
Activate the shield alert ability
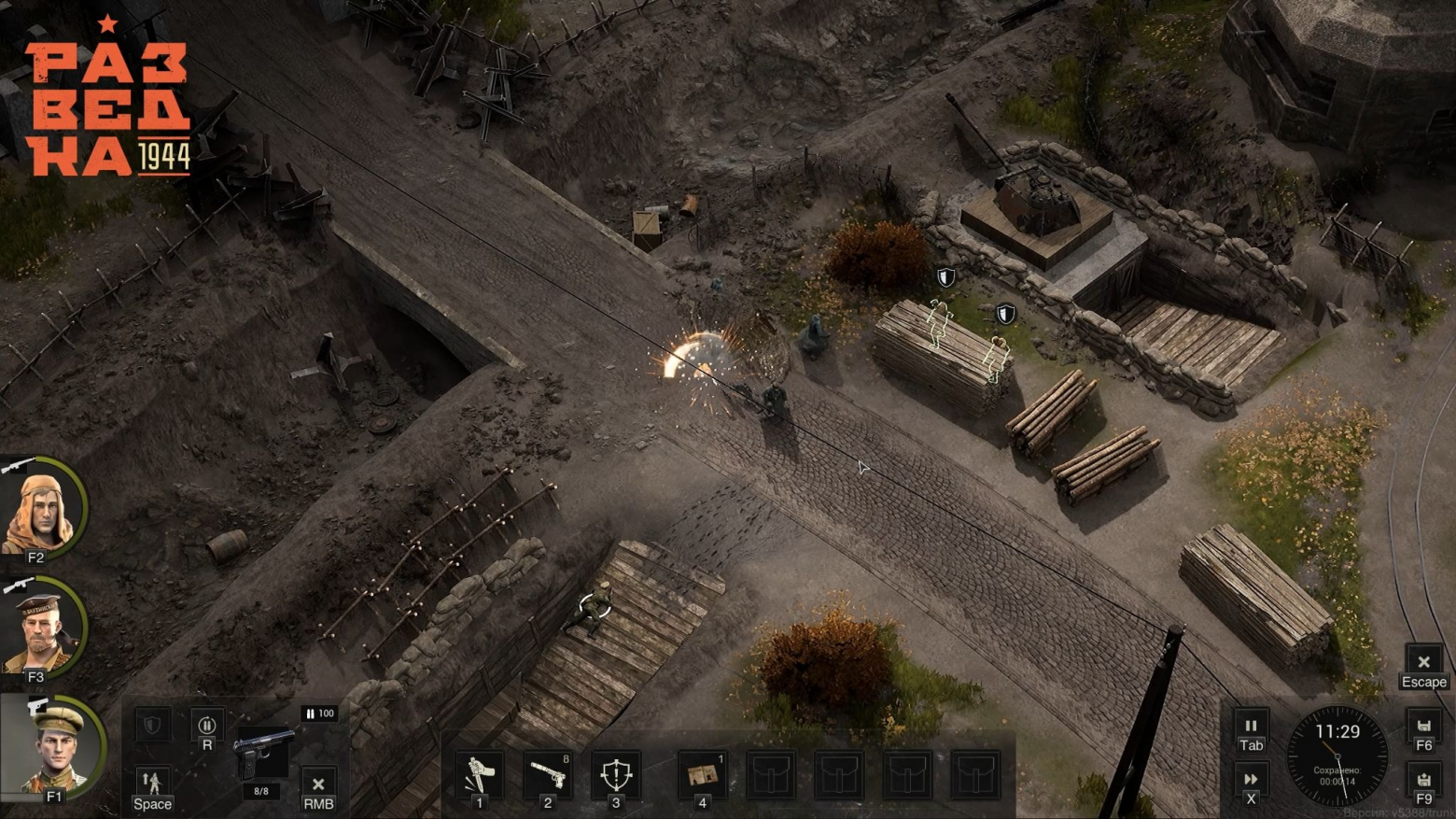[x=616, y=774]
